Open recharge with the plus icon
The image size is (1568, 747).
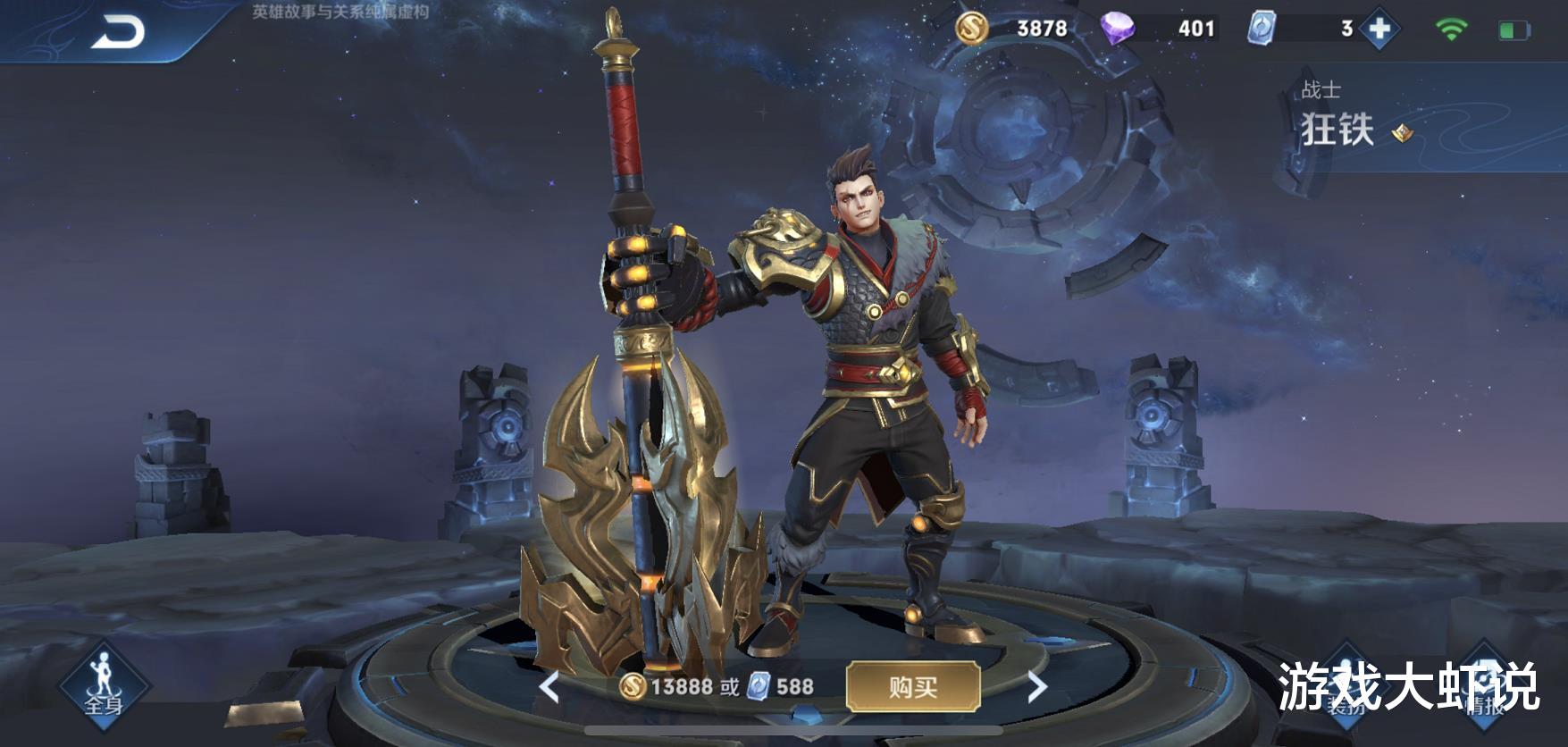1381,28
